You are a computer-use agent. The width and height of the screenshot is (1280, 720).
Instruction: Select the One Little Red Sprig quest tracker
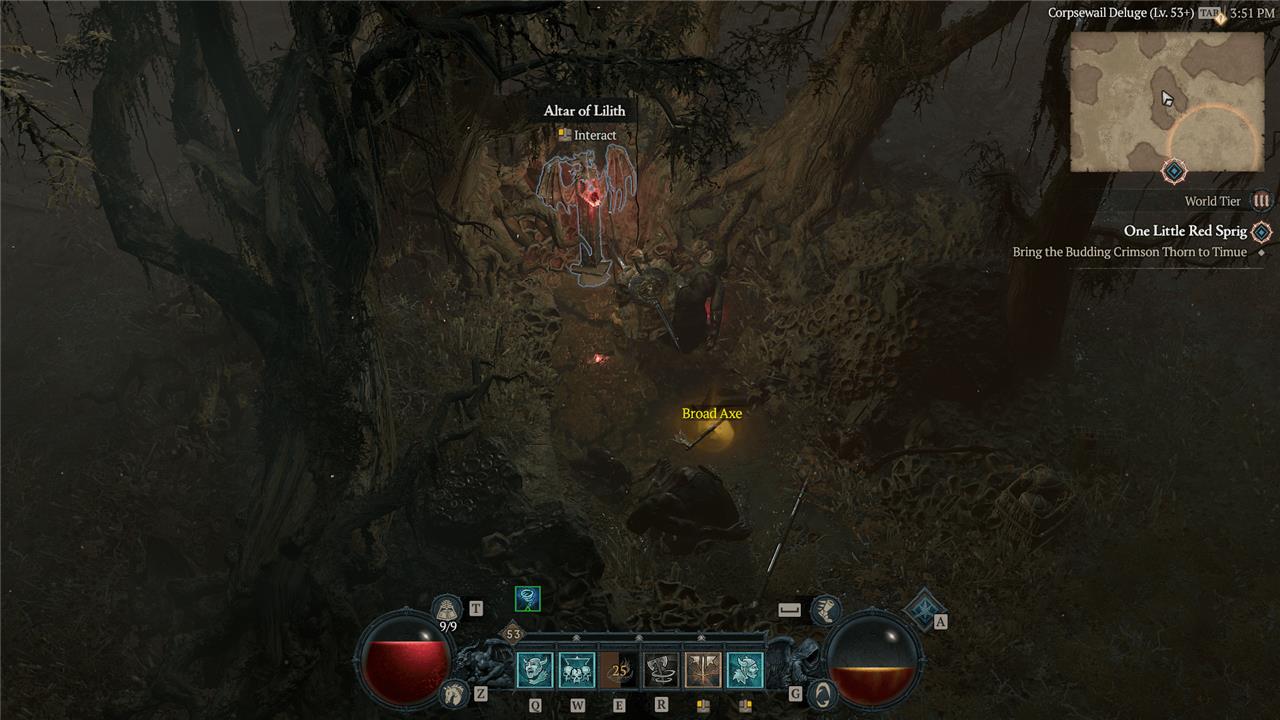click(1185, 231)
